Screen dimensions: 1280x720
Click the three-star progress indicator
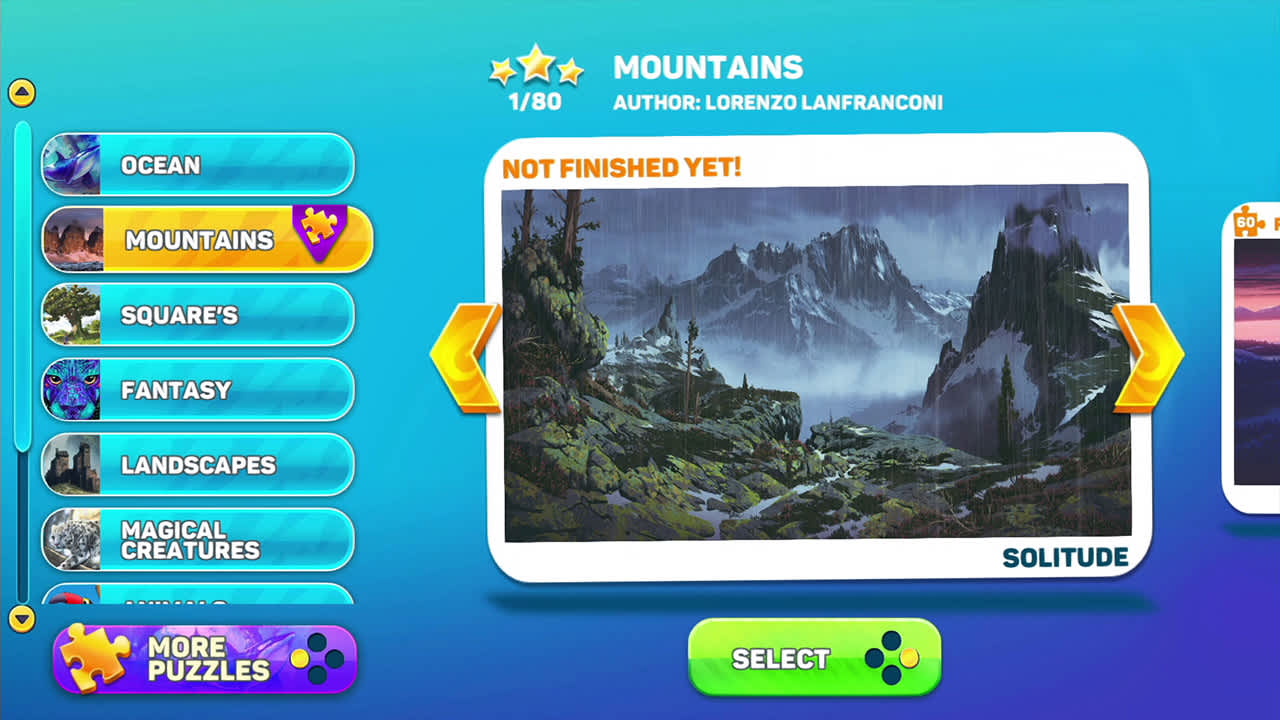538,67
